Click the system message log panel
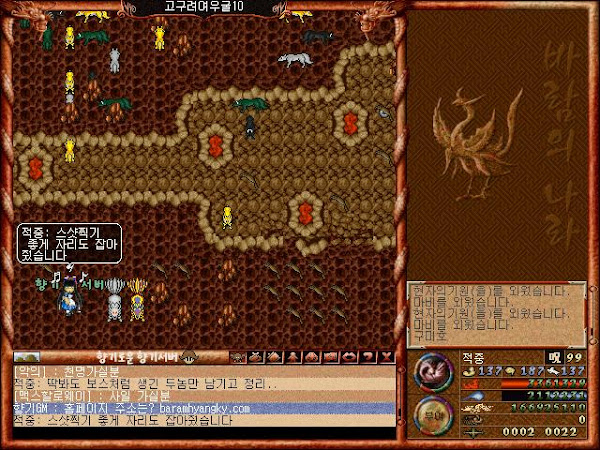This screenshot has width=600, height=450. tap(496, 312)
